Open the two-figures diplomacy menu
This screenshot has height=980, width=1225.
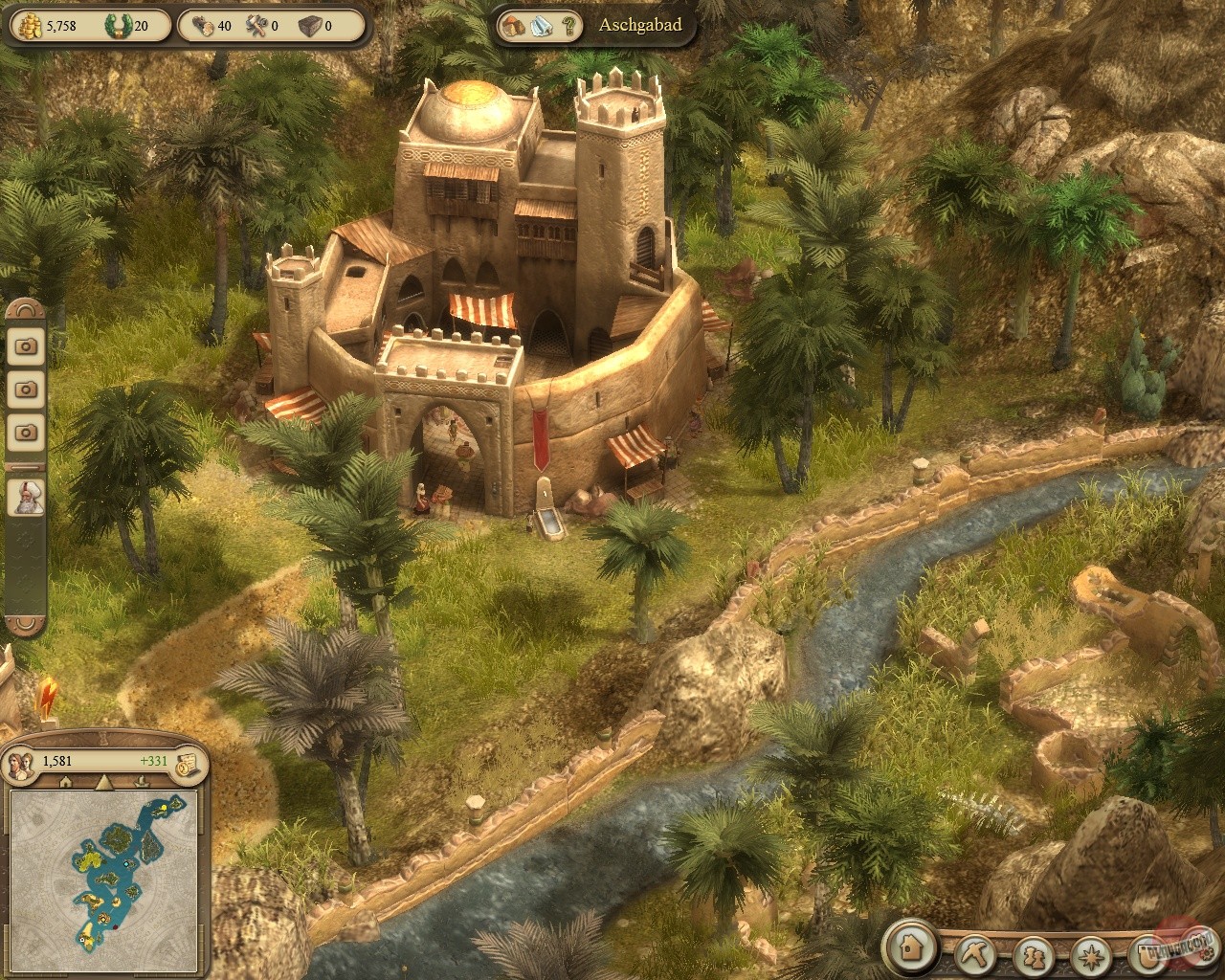1033,955
